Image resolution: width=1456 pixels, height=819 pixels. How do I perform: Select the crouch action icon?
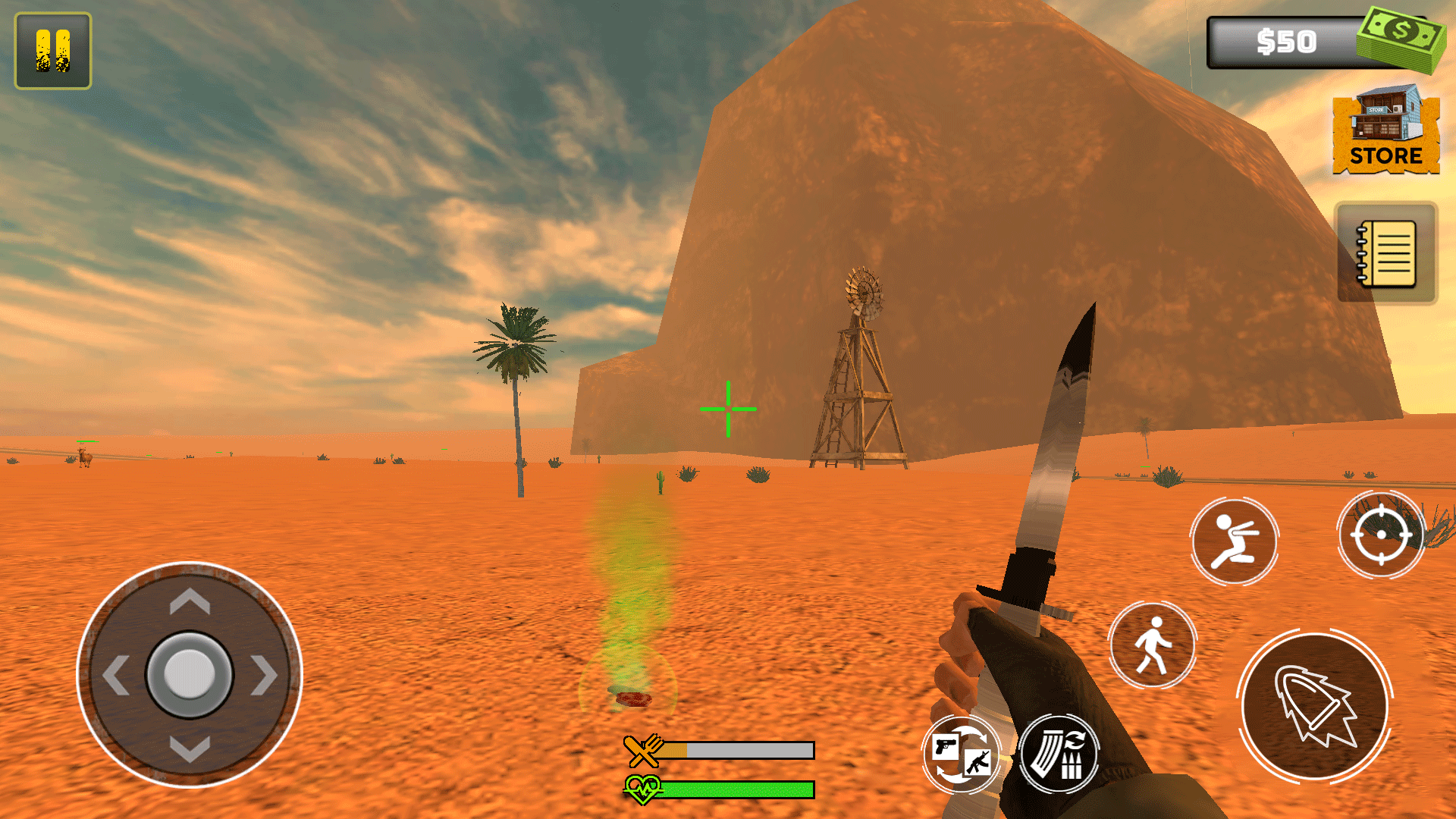tap(1235, 541)
